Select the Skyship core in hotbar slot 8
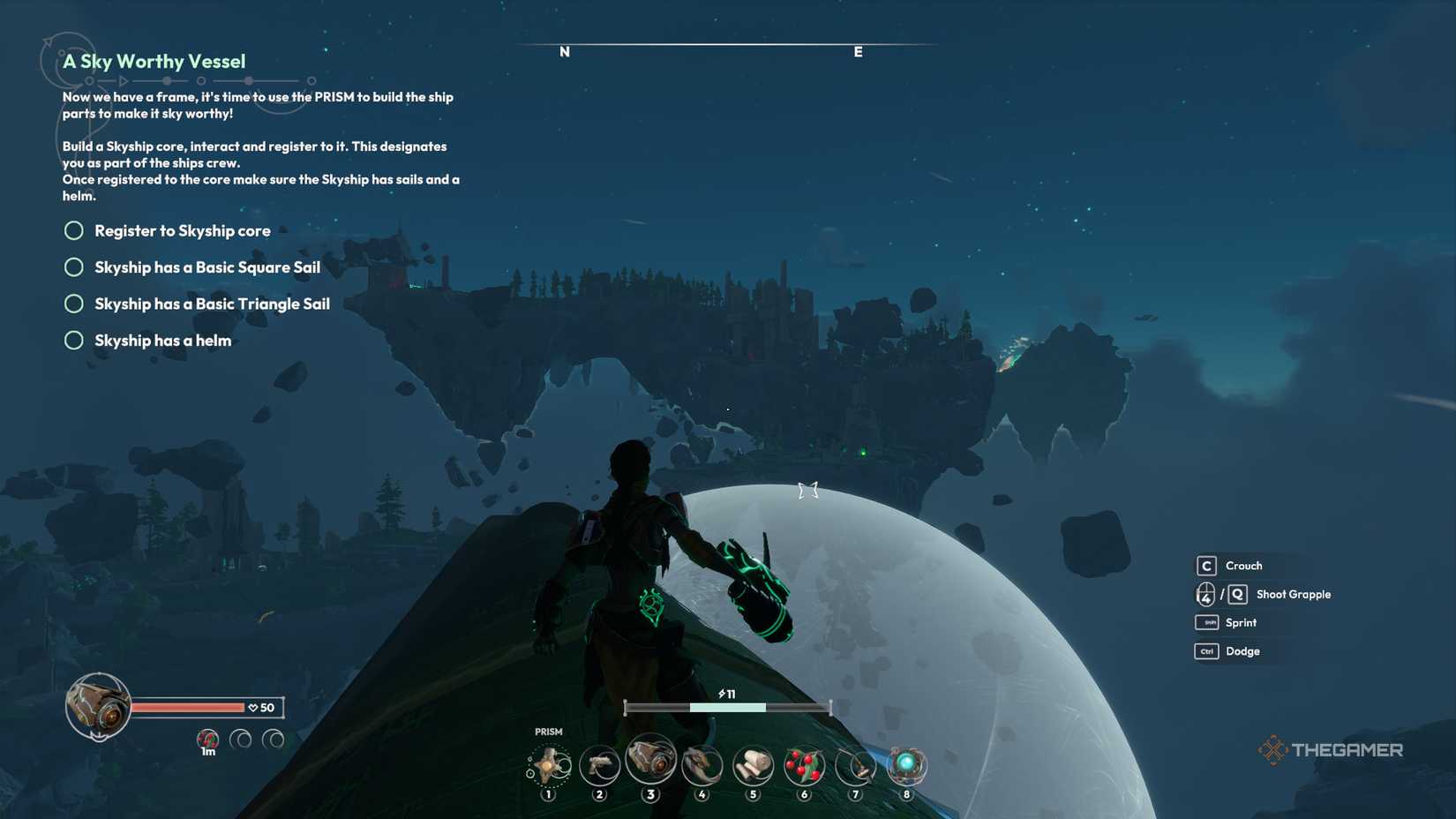The height and width of the screenshot is (819, 1456). click(x=906, y=766)
